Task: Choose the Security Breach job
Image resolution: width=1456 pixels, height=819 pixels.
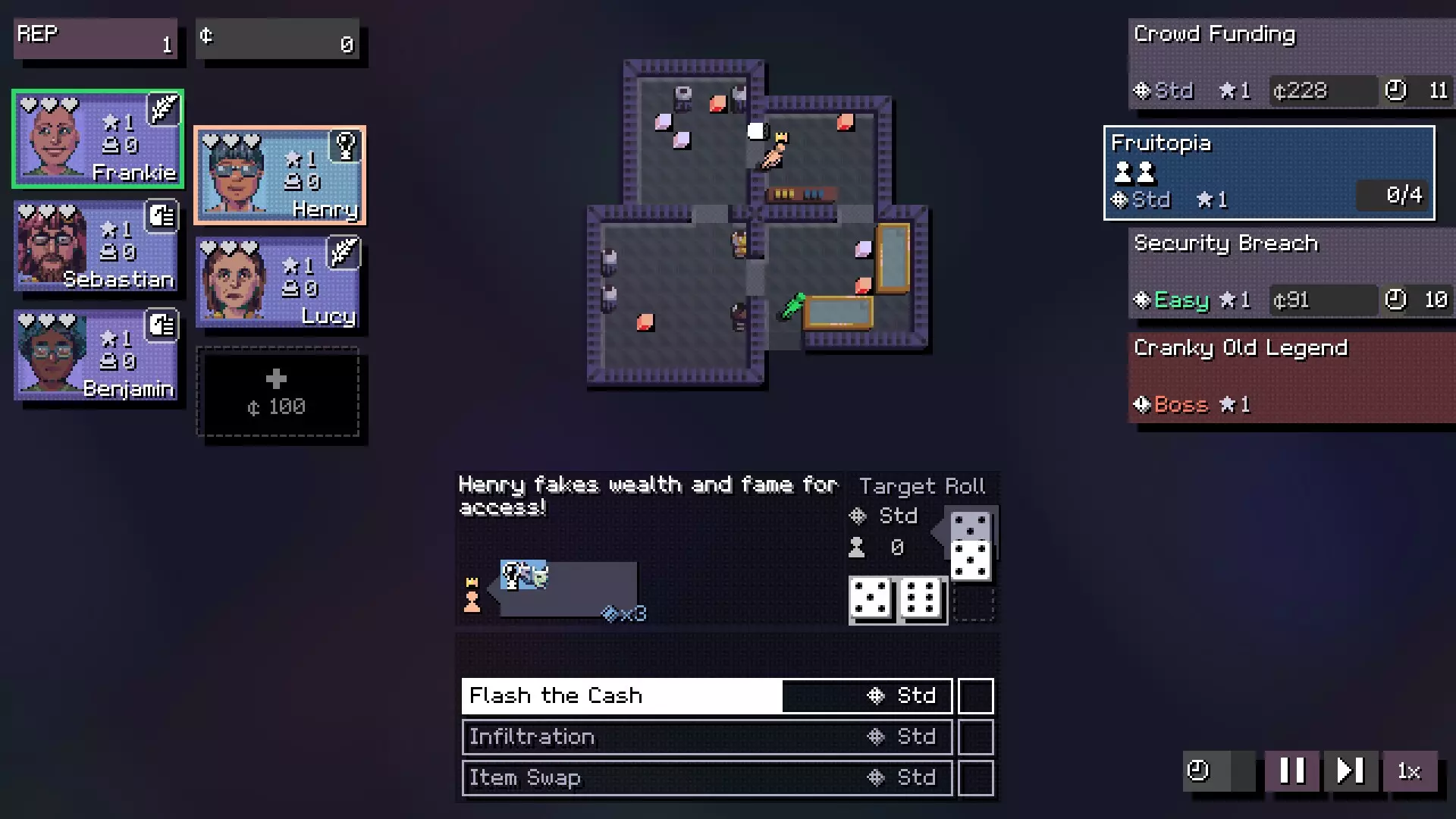Action: coord(1291,273)
